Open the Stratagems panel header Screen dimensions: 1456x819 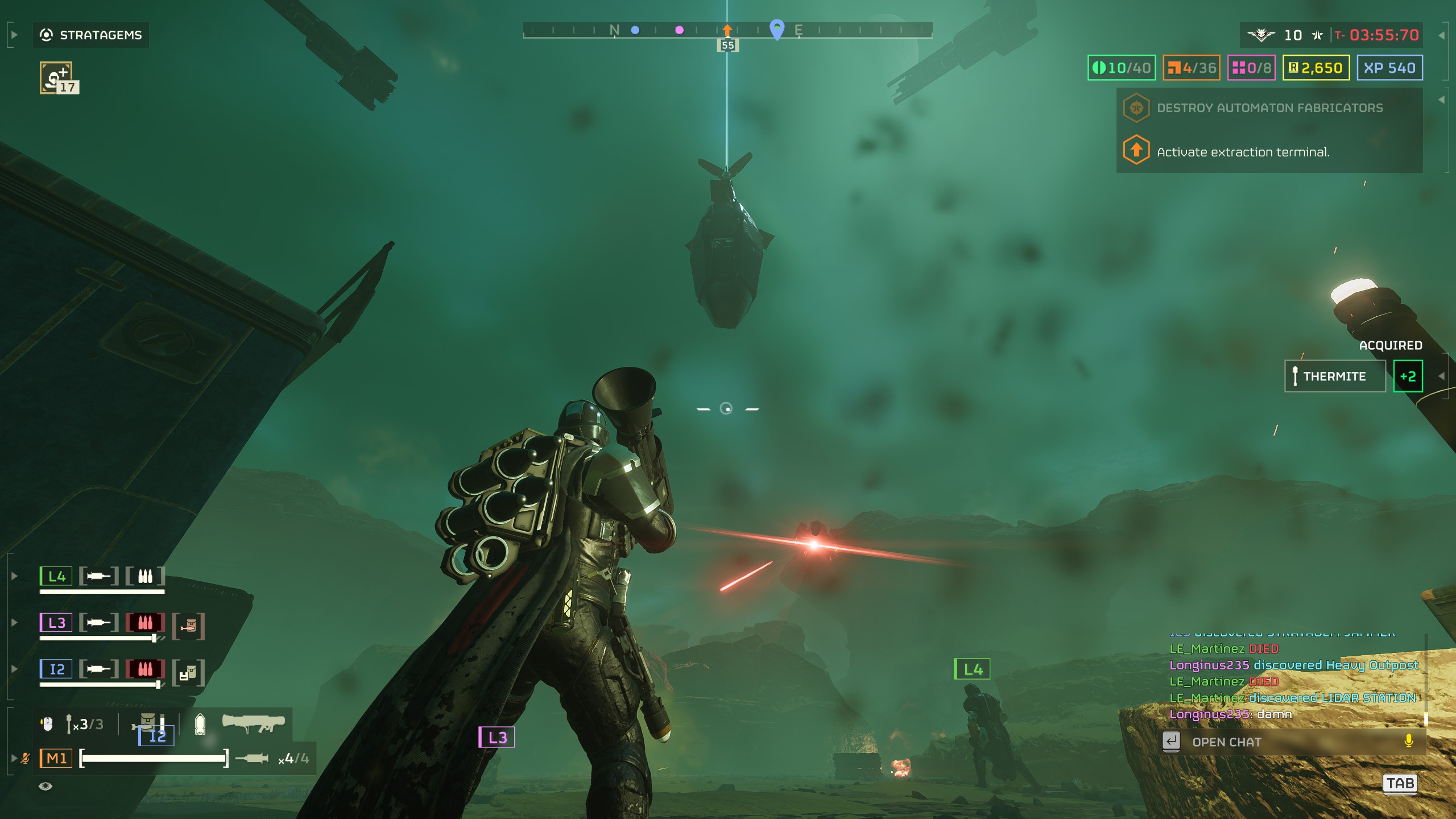(91, 35)
